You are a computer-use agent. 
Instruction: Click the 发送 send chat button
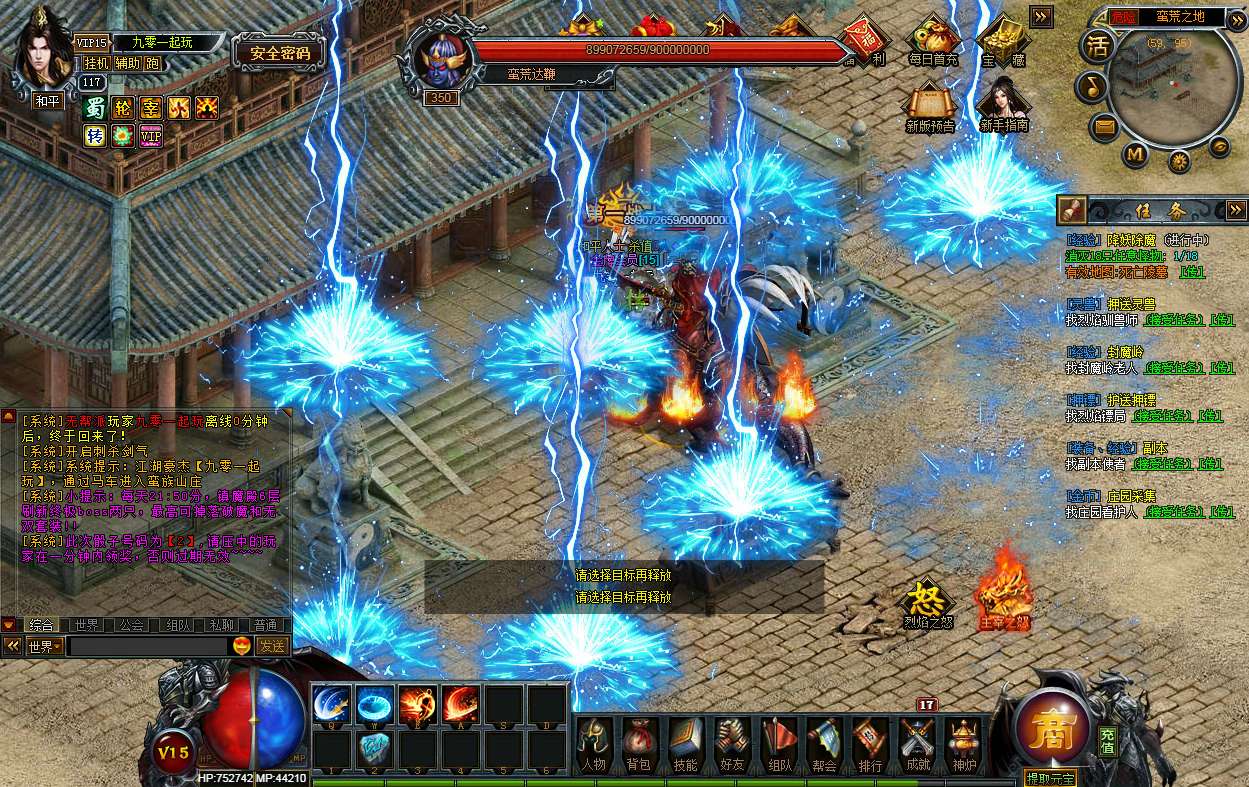click(x=272, y=646)
